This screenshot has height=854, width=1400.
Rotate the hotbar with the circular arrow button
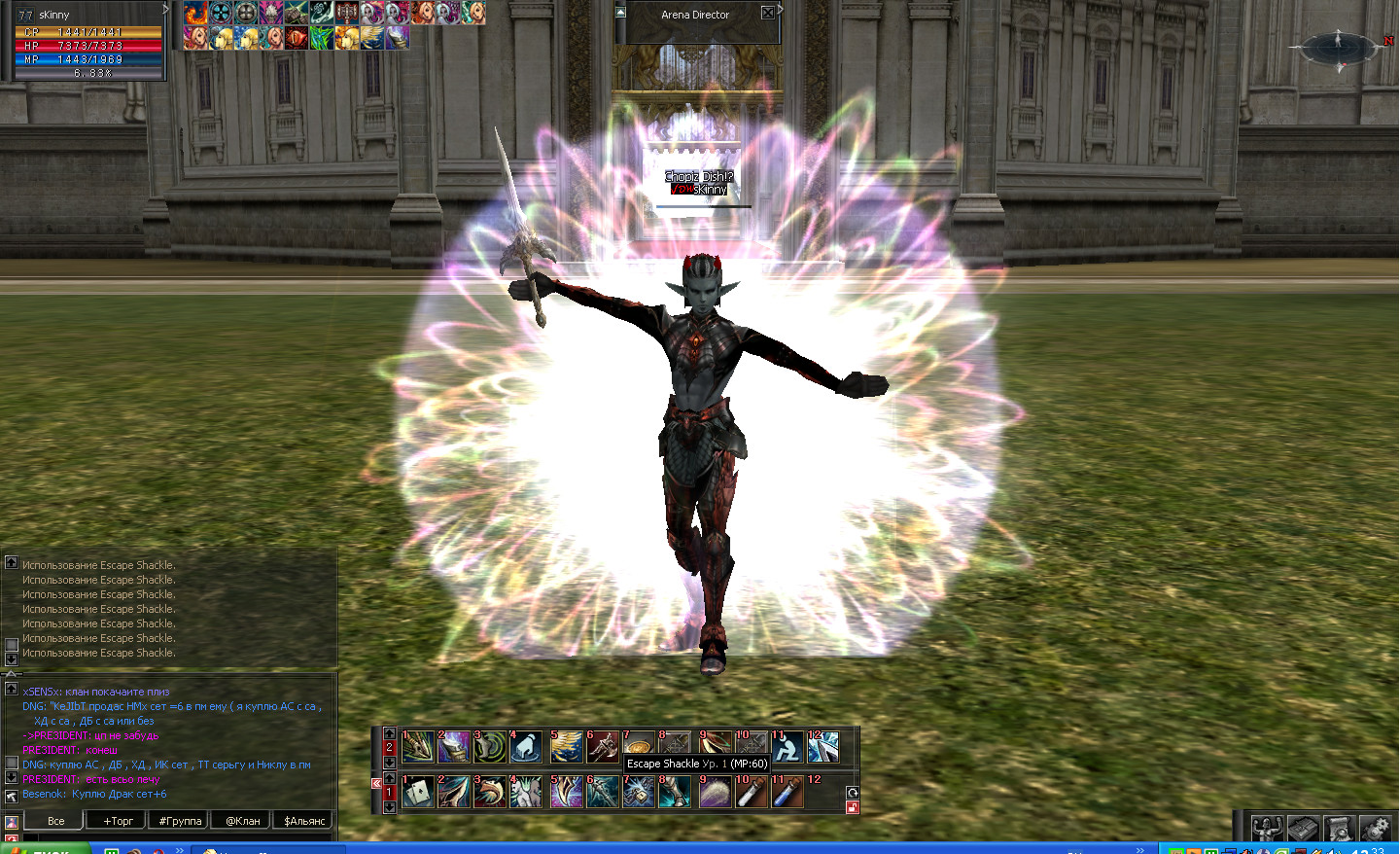(x=853, y=793)
